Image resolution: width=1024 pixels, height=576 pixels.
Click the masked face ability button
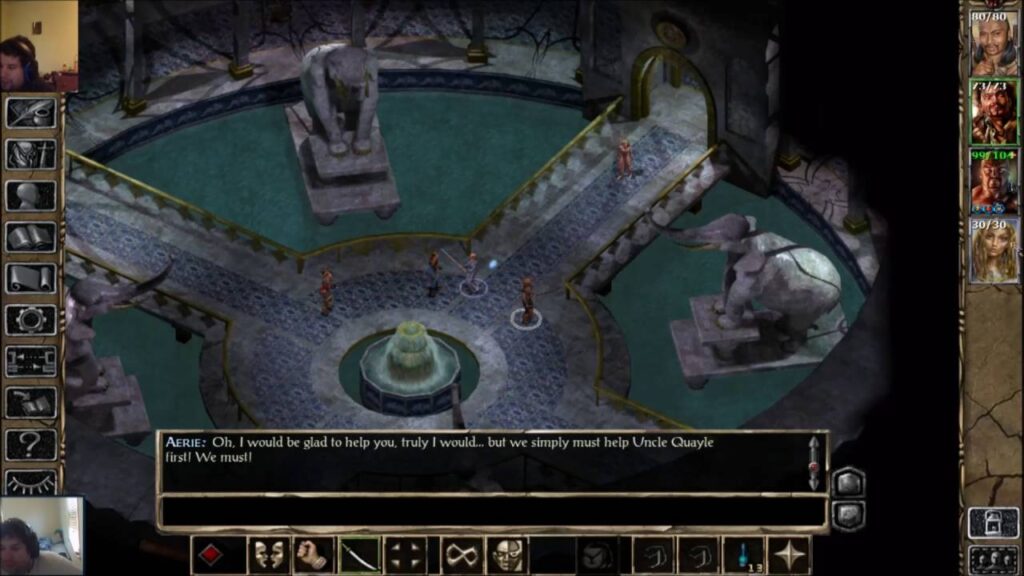point(507,555)
